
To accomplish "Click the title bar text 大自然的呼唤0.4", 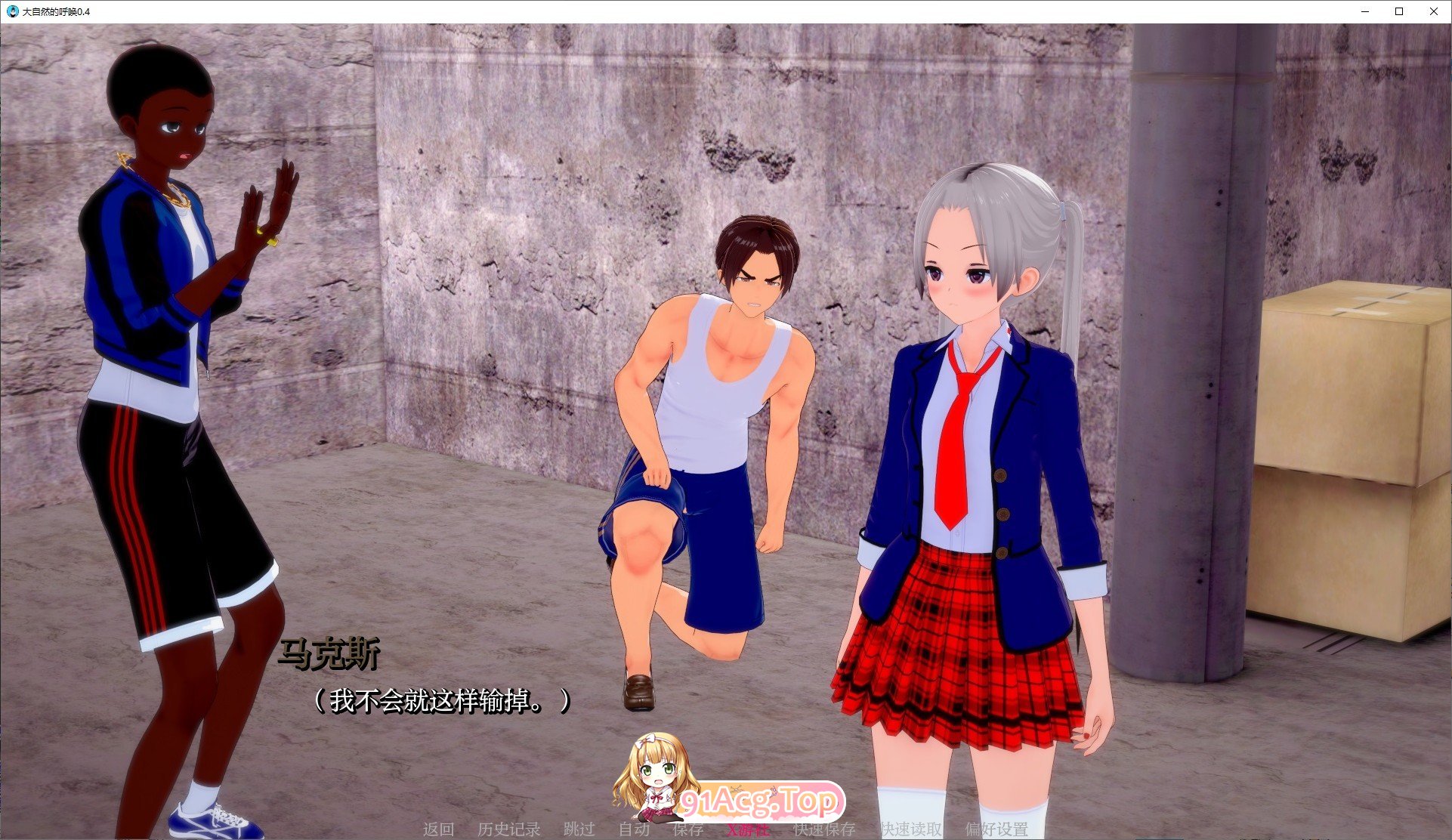I will 57,11.
